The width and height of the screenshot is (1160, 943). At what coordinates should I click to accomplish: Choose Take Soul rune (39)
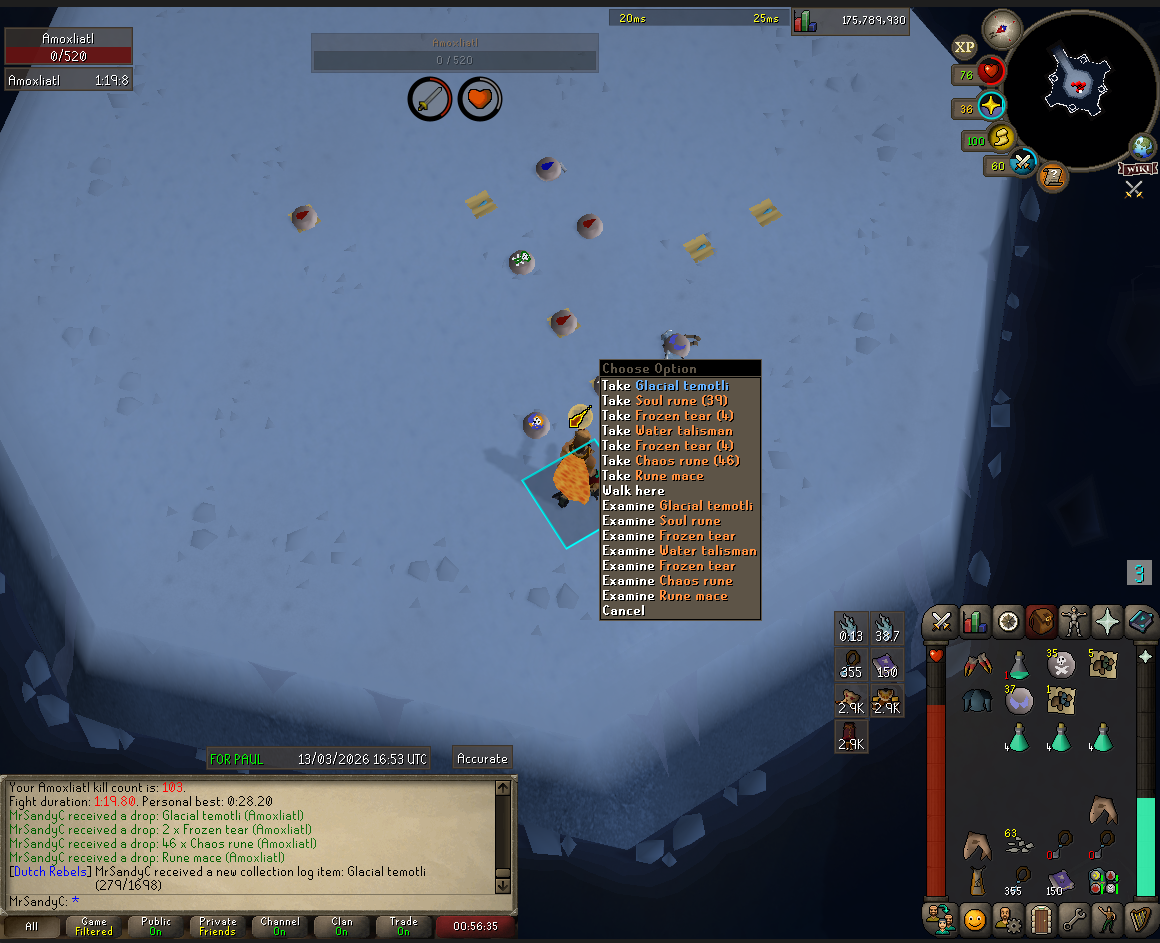(665, 401)
